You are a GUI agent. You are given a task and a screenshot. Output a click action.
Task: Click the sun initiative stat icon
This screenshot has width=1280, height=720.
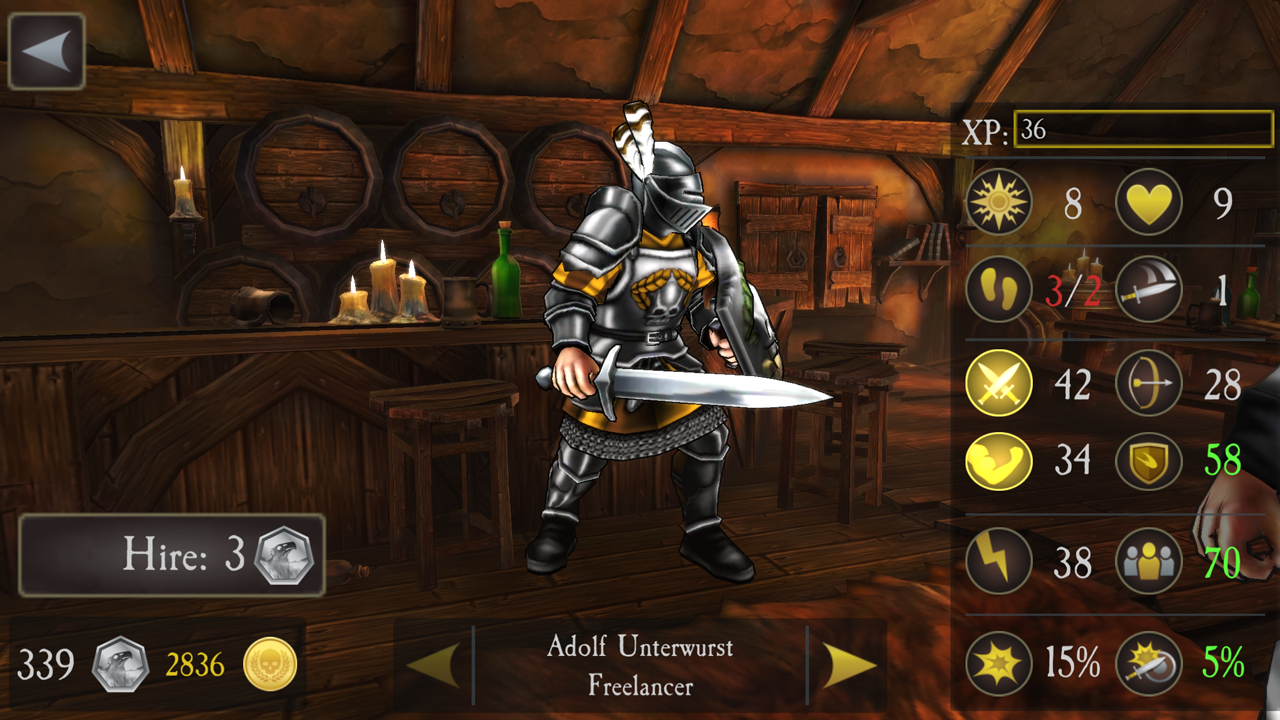point(997,201)
